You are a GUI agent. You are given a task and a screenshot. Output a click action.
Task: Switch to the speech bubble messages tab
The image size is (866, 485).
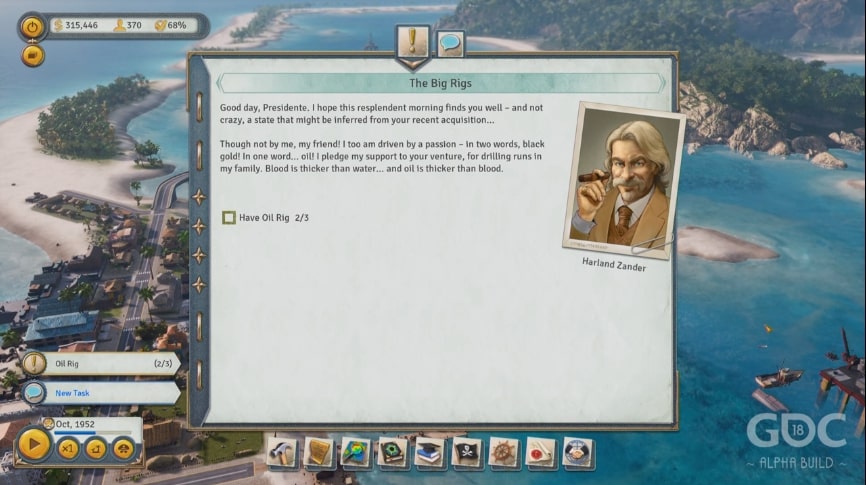(450, 43)
